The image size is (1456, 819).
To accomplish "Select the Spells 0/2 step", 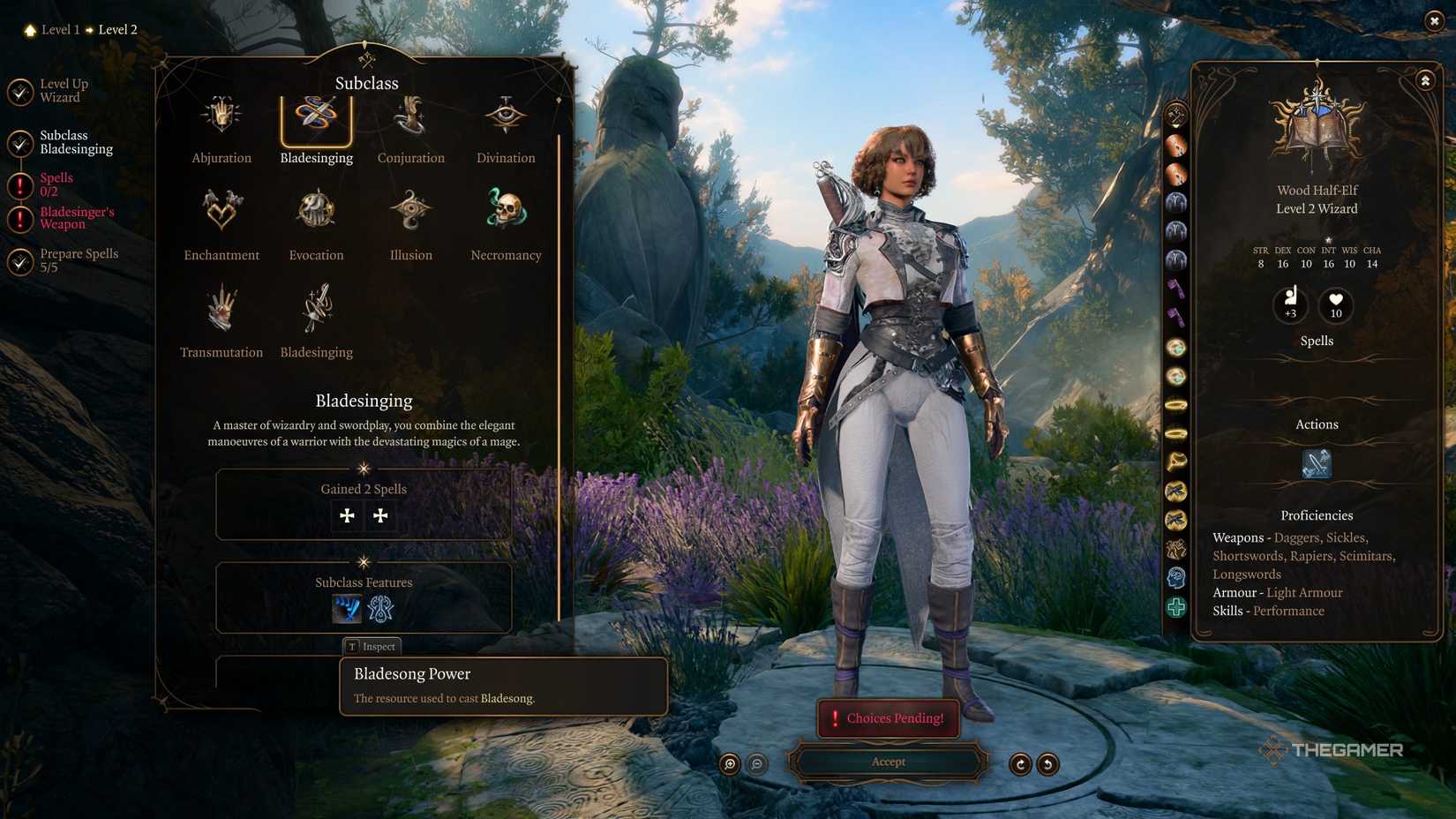I will click(x=56, y=184).
